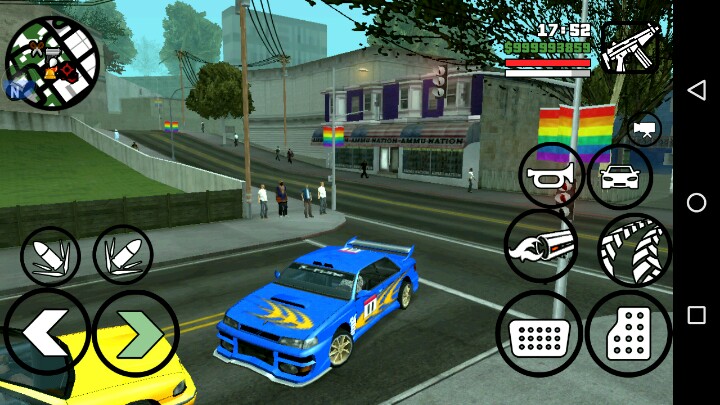Shoot right with the drive-by button
The width and height of the screenshot is (720, 405).
[122, 255]
